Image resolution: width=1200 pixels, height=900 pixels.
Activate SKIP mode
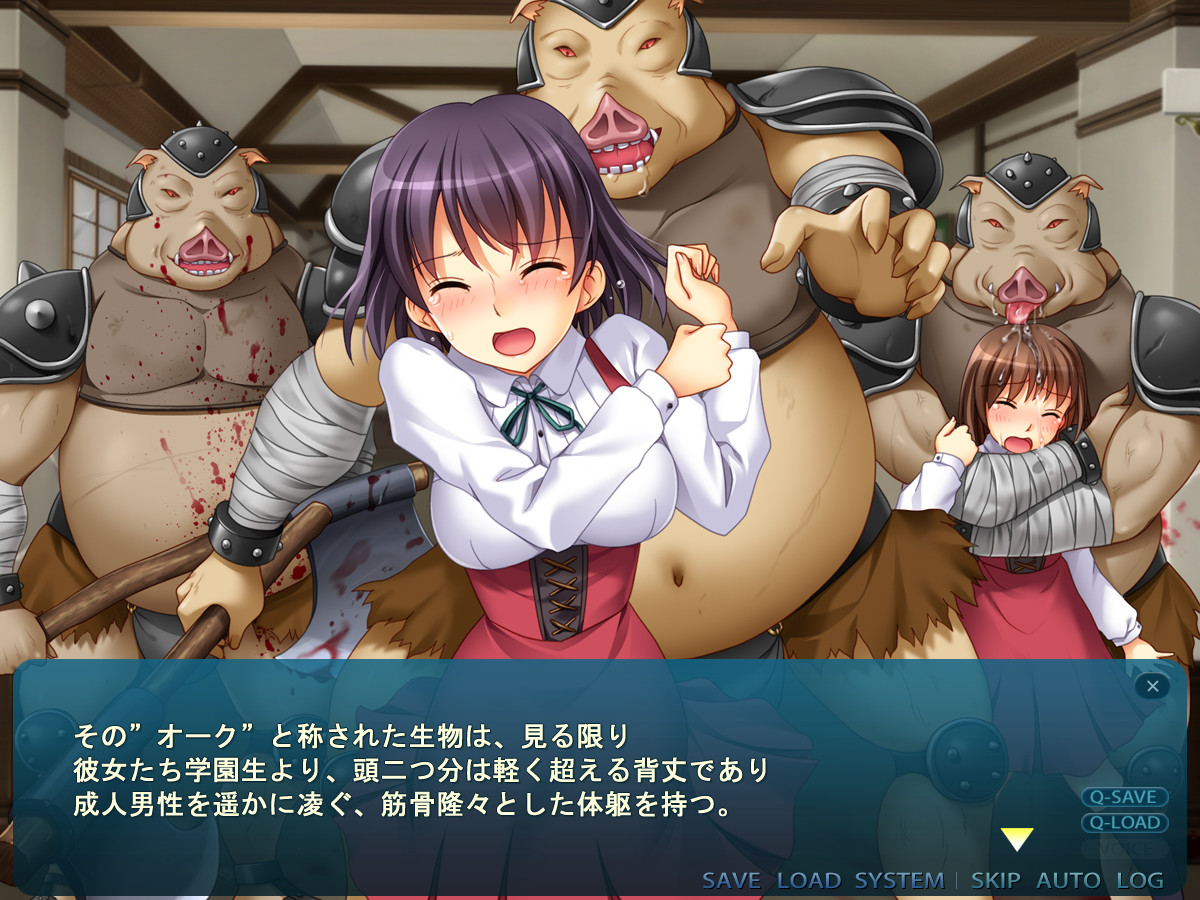pos(995,881)
